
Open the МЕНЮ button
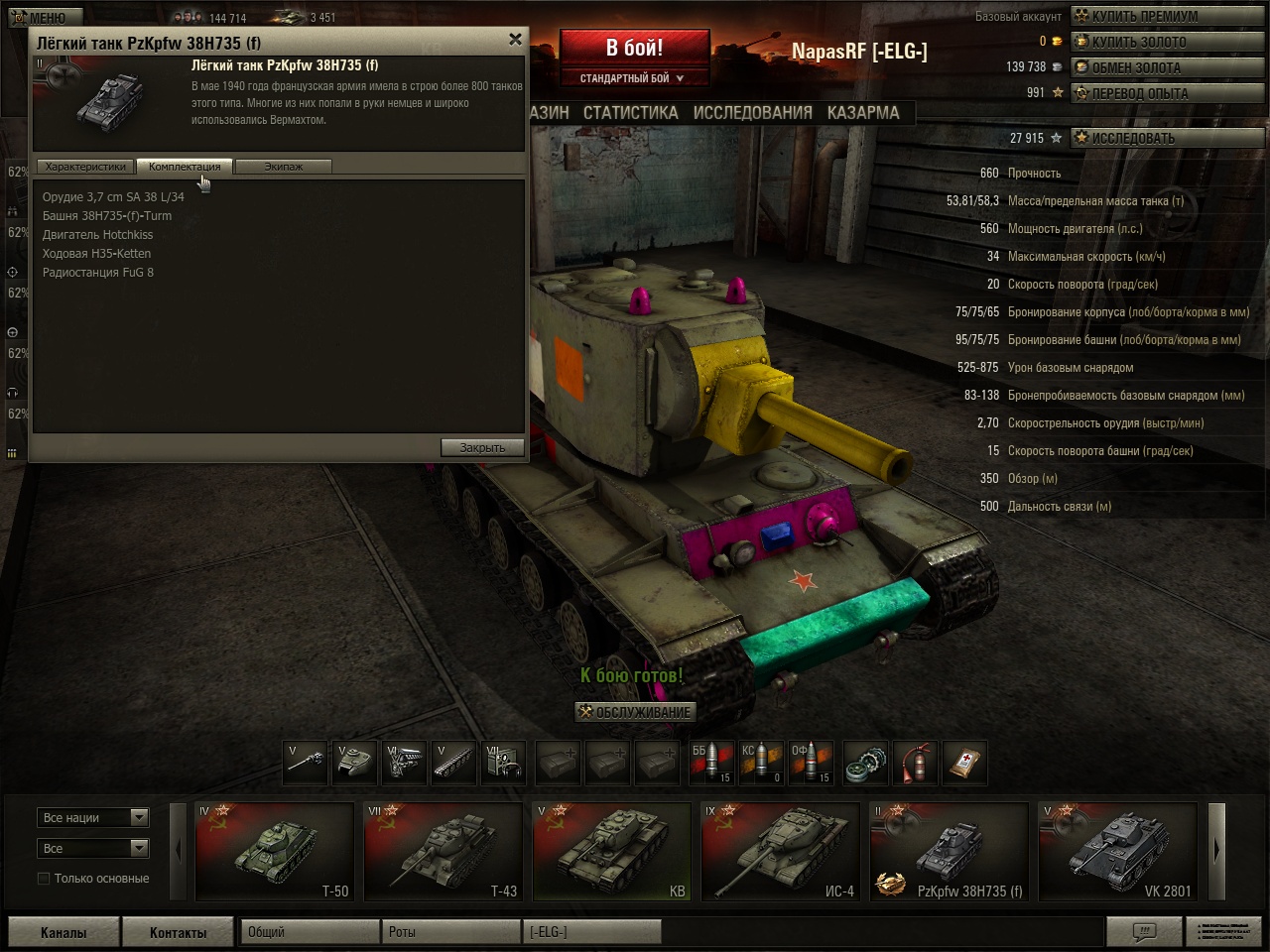tap(40, 18)
